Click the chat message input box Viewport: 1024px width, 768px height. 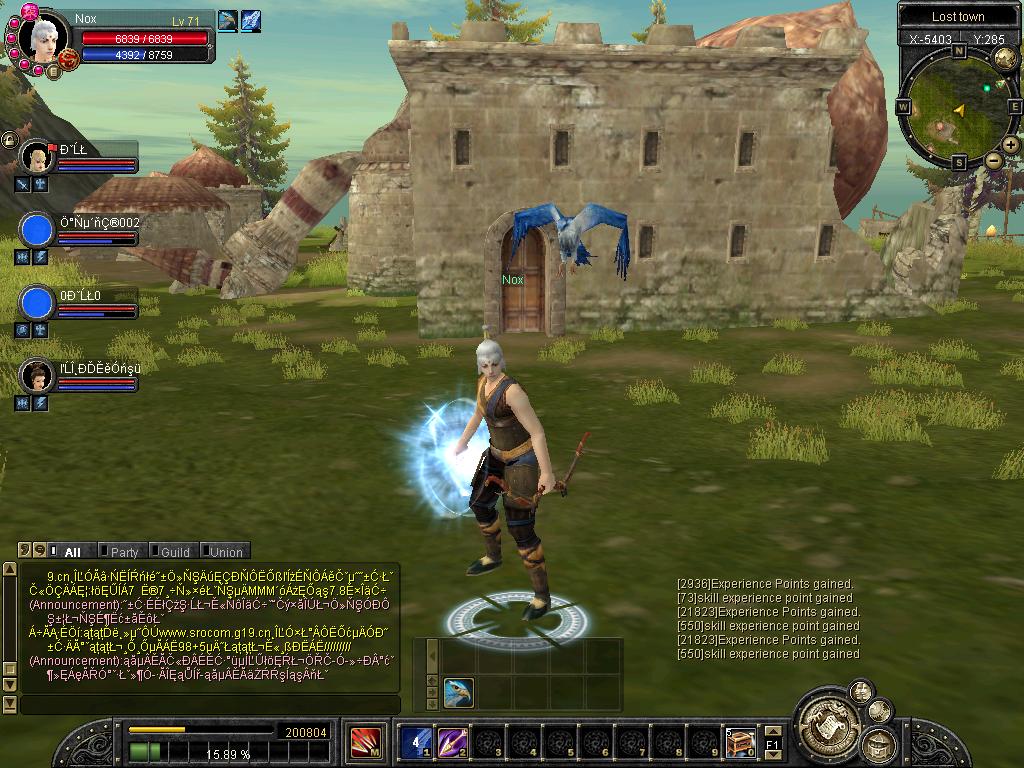pyautogui.click(x=210, y=704)
